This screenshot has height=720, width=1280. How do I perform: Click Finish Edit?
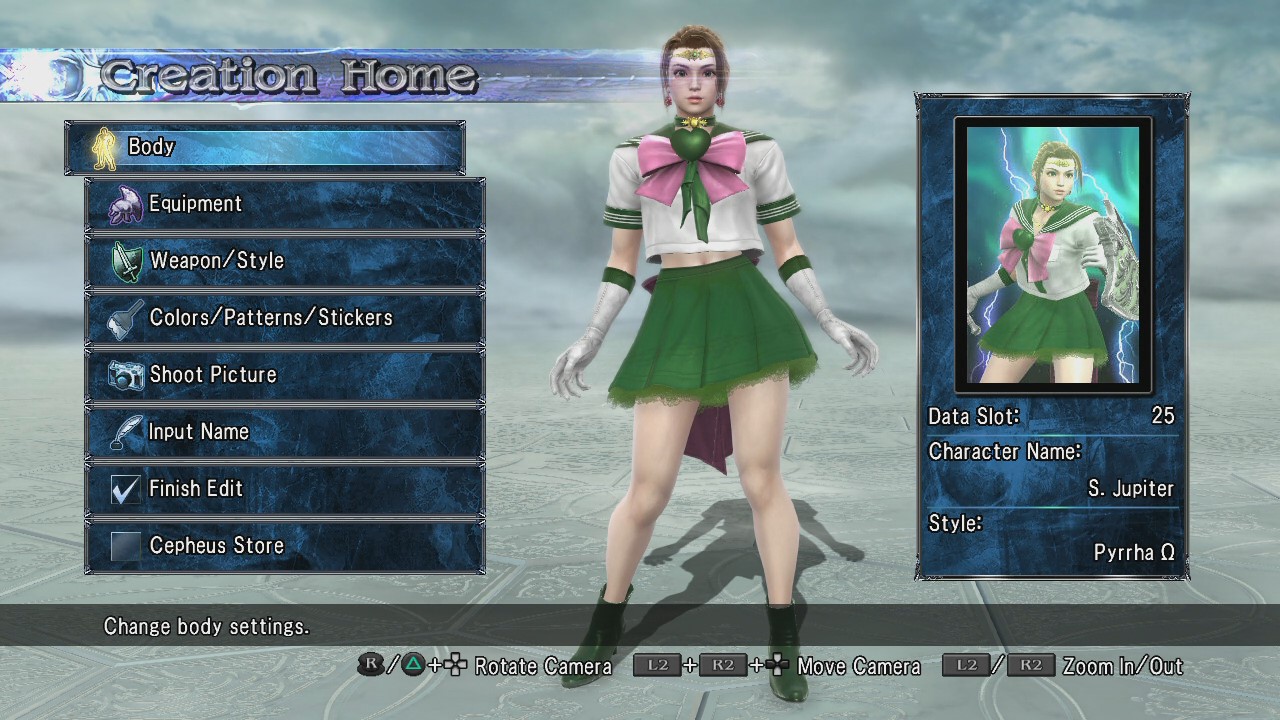[285, 489]
